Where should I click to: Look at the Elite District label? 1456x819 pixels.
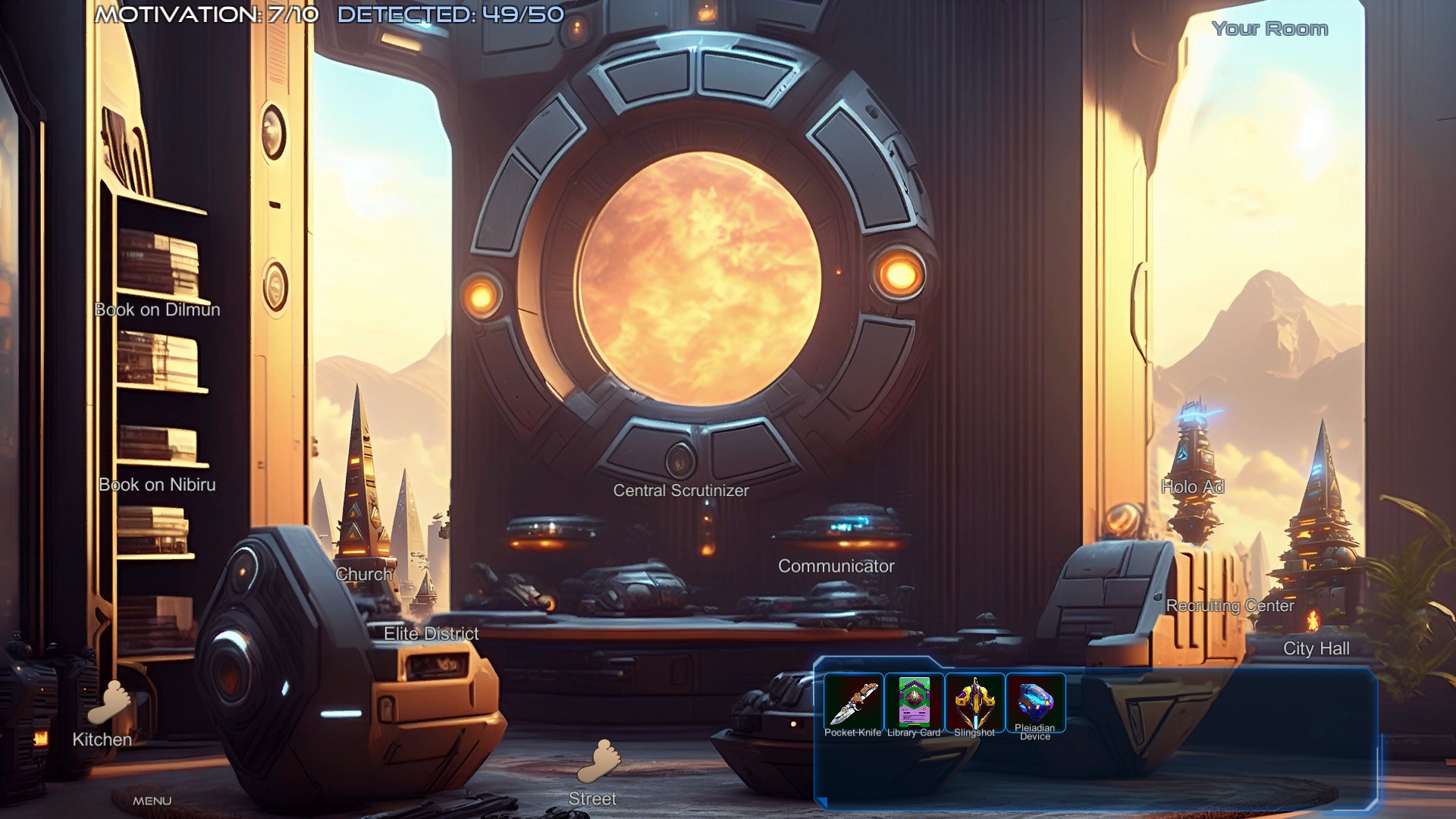pyautogui.click(x=431, y=633)
